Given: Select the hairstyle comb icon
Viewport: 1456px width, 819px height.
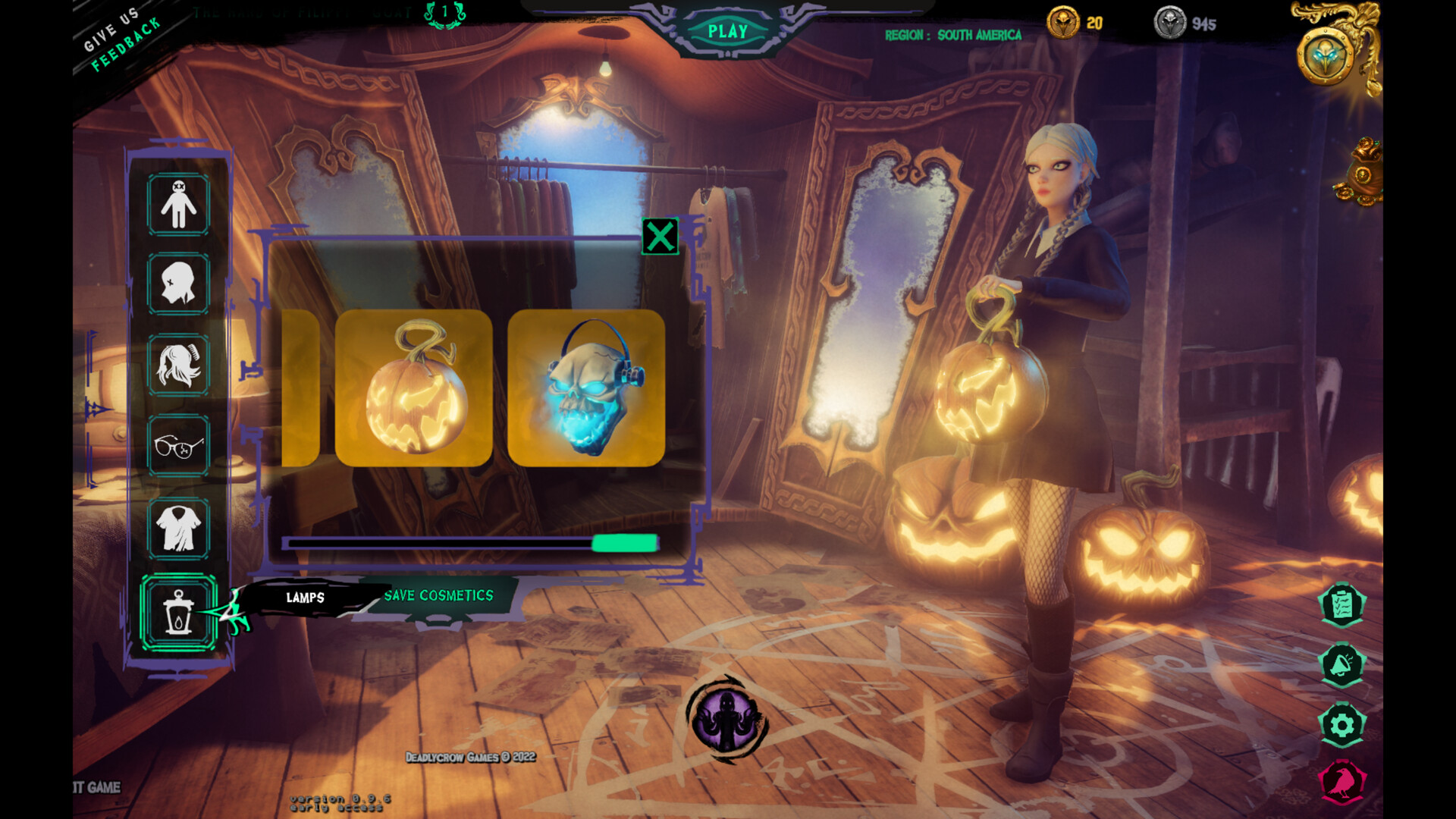Looking at the screenshot, I should click(x=179, y=366).
